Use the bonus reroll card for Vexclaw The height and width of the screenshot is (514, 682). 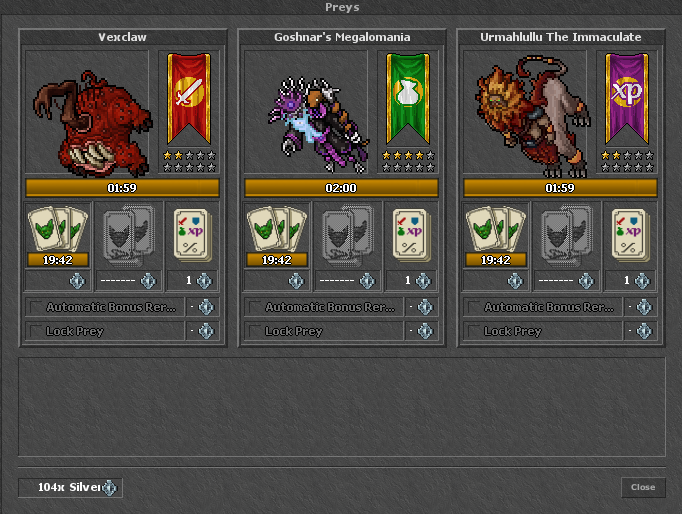point(190,236)
